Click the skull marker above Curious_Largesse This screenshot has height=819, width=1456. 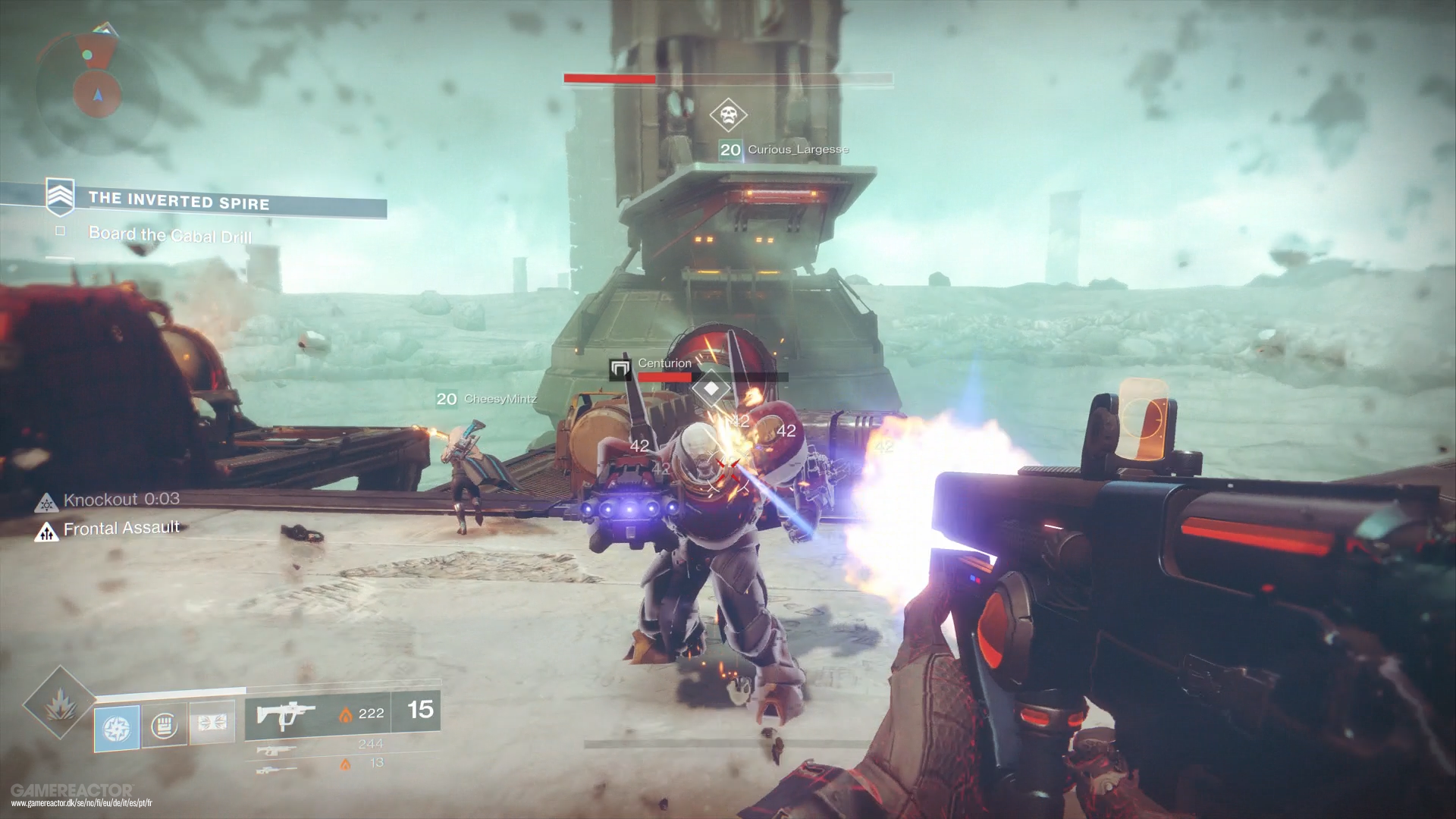728,116
